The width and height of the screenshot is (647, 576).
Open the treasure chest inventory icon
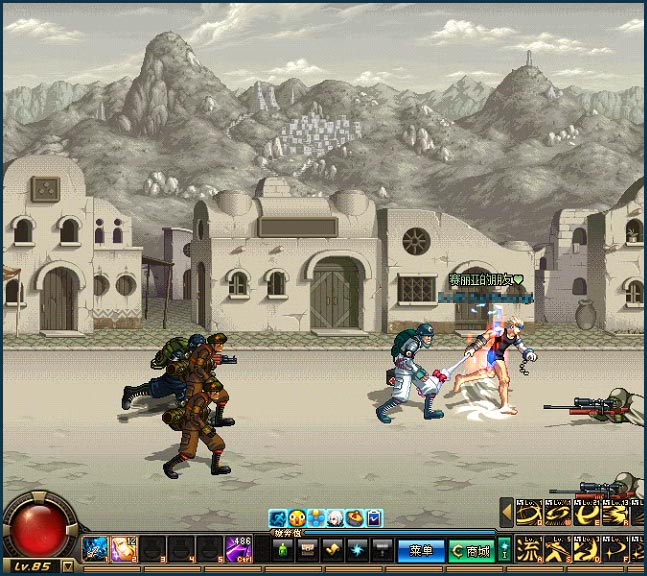point(307,549)
